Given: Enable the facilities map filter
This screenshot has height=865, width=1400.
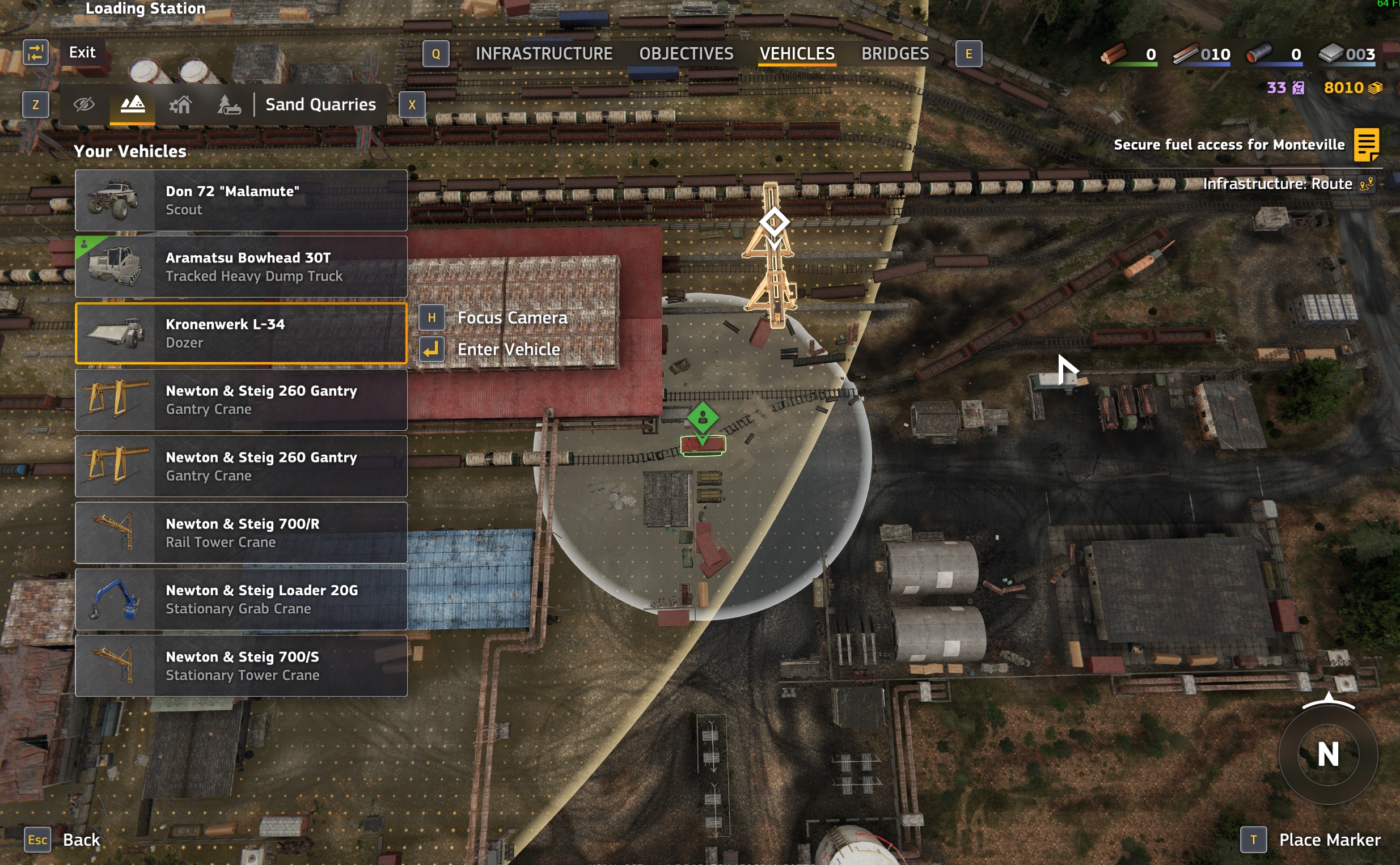Looking at the screenshot, I should coord(180,104).
